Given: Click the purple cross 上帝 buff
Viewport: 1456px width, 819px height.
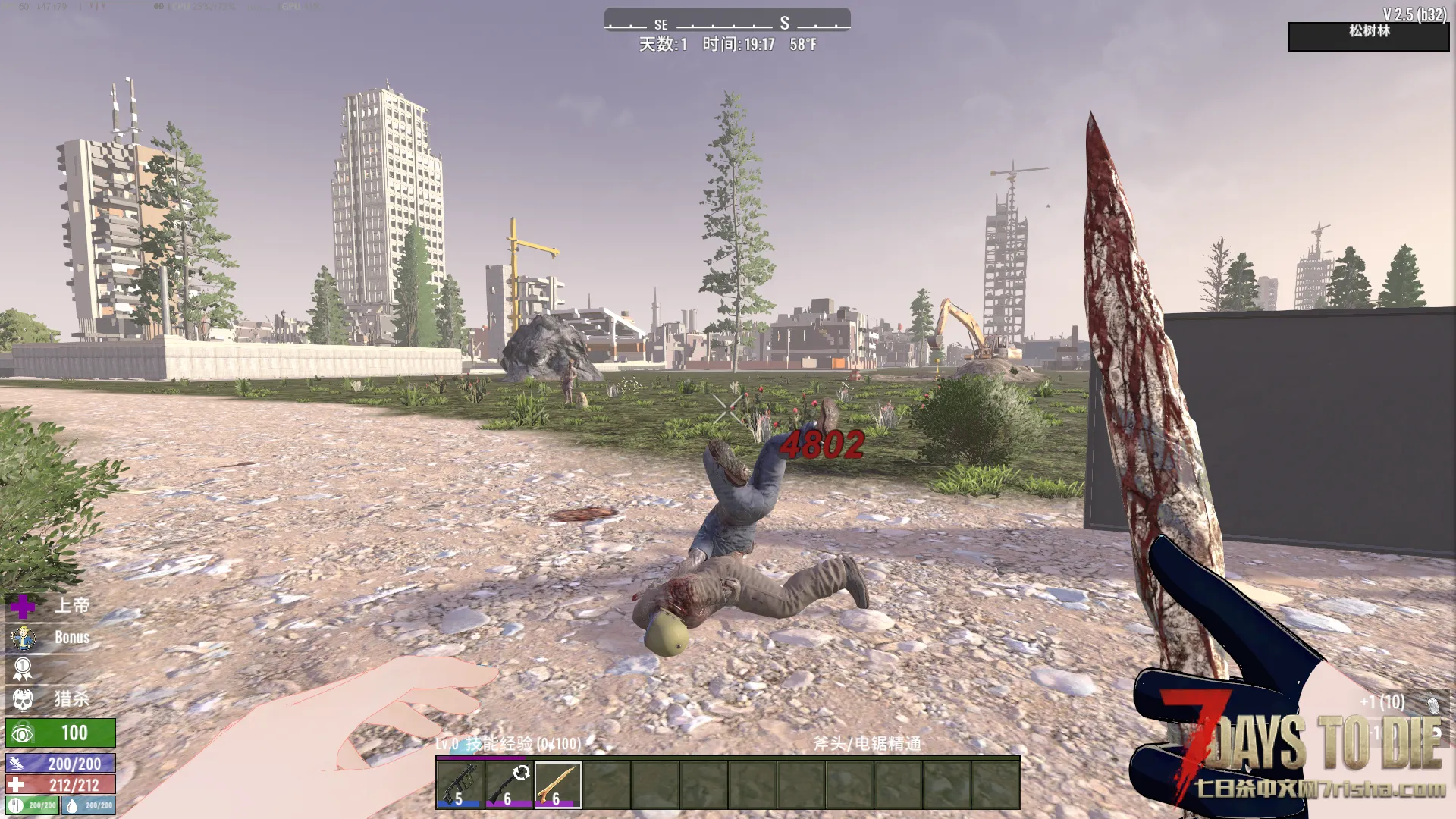Looking at the screenshot, I should [23, 606].
